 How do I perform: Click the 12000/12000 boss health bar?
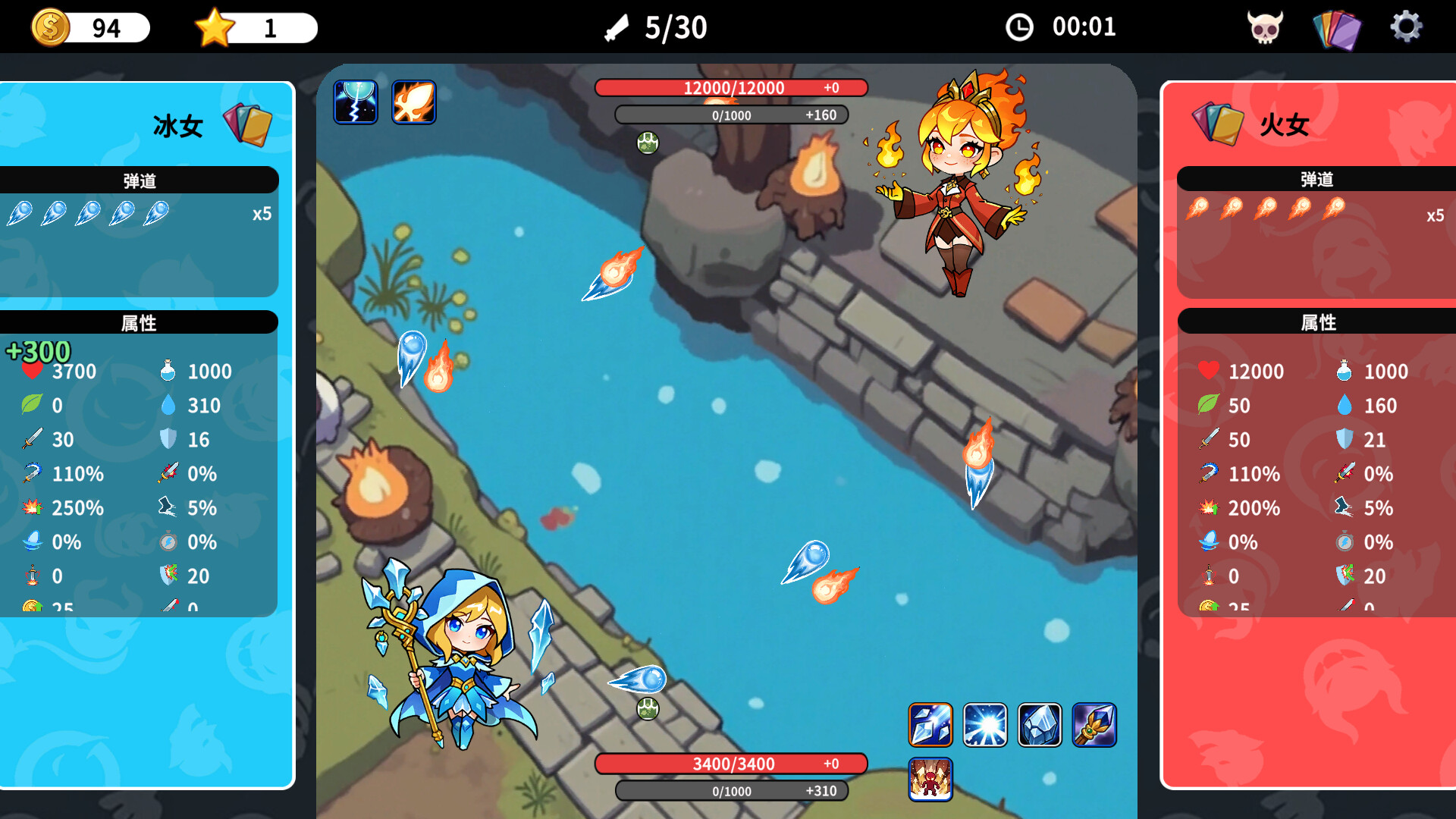click(733, 87)
